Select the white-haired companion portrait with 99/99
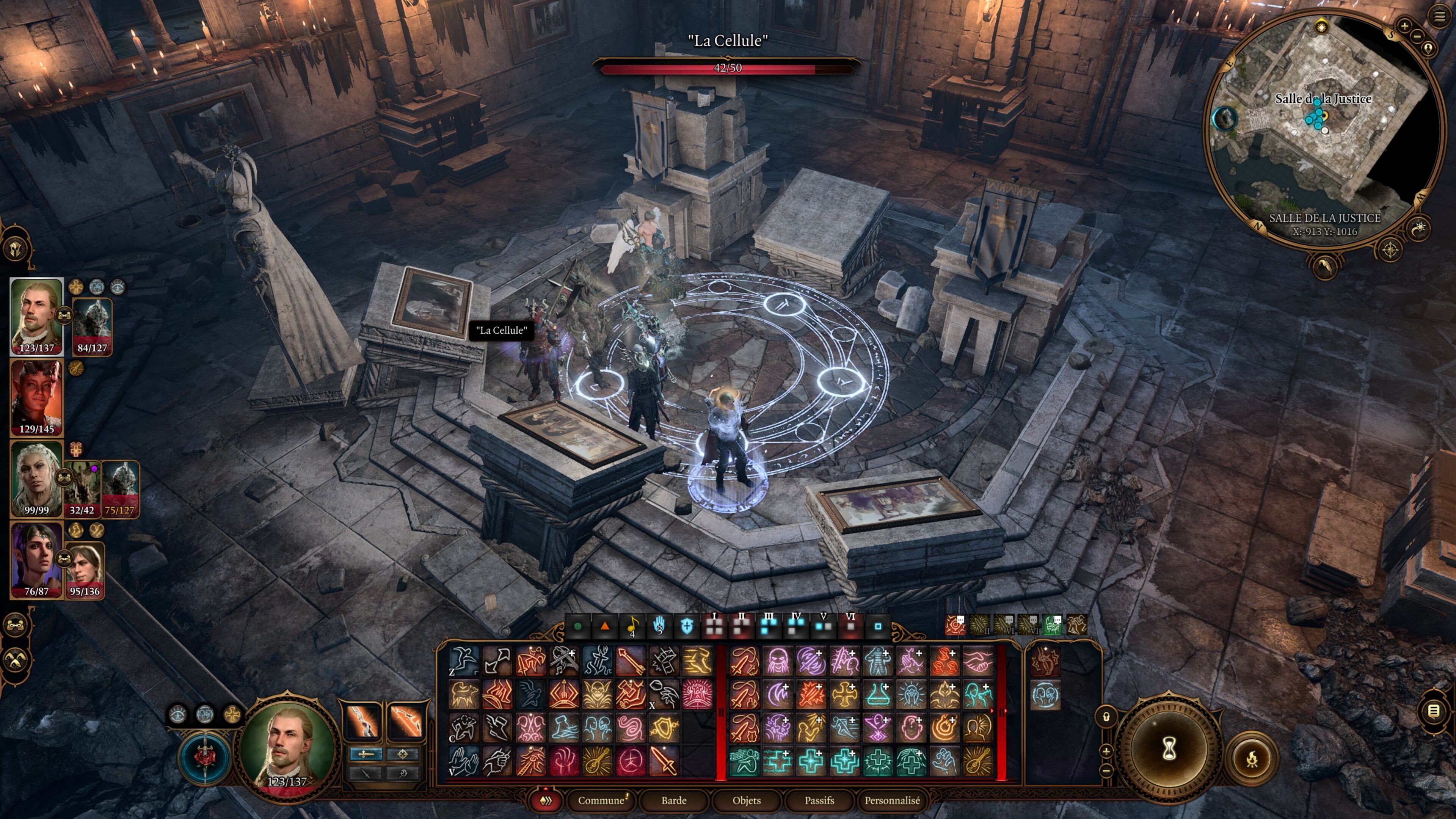 [x=37, y=479]
